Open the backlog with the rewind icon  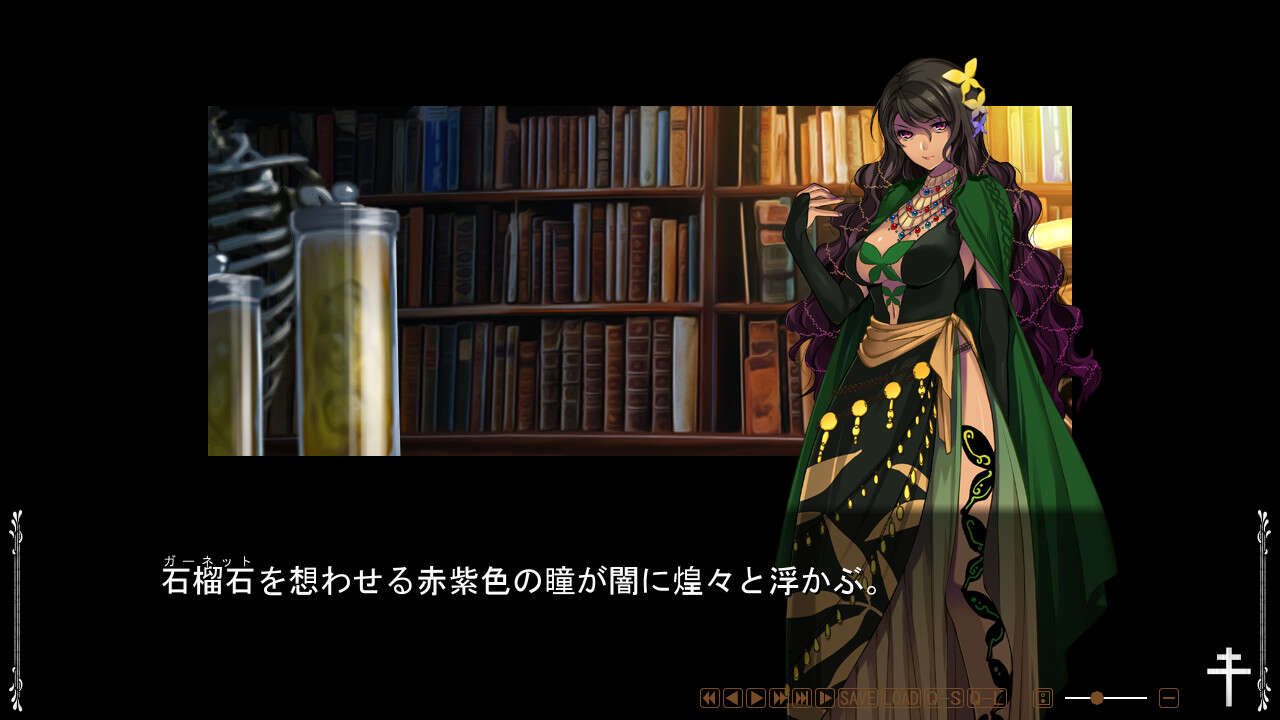pyautogui.click(x=709, y=694)
